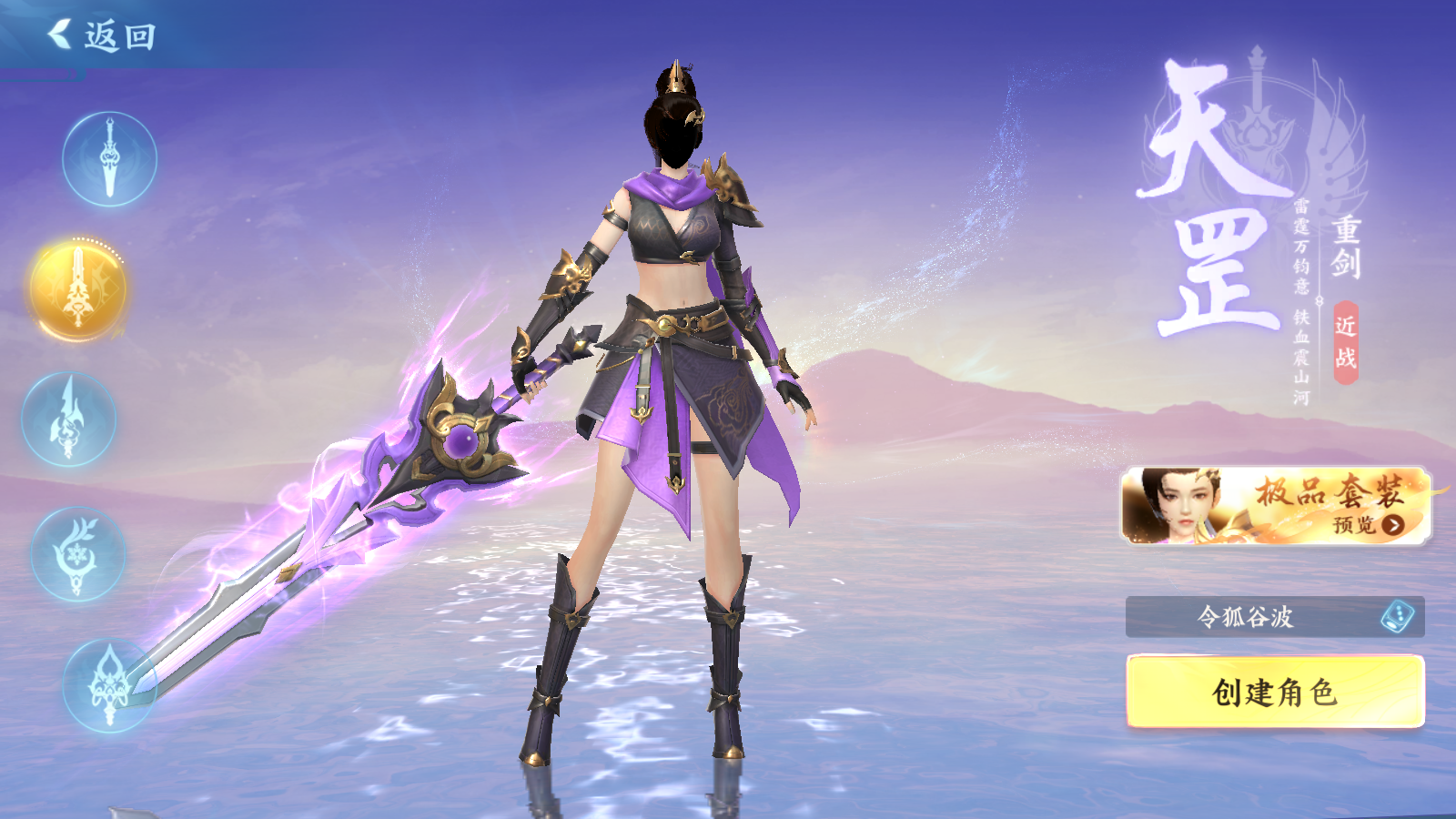Image resolution: width=1456 pixels, height=819 pixels.
Task: Go back with the 返回 button
Action: point(102,36)
